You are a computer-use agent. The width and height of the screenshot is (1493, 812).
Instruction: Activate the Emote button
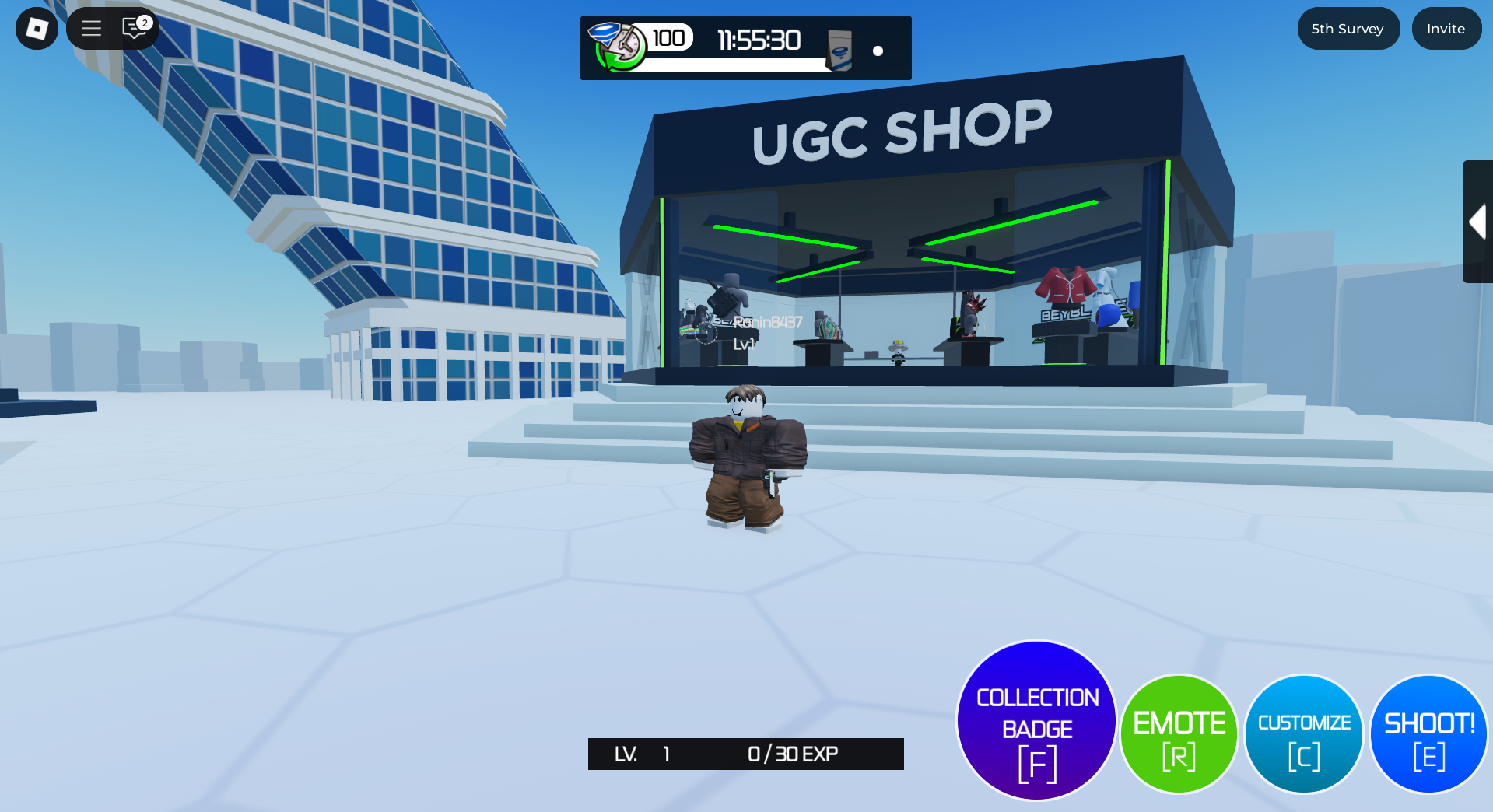tap(1179, 733)
